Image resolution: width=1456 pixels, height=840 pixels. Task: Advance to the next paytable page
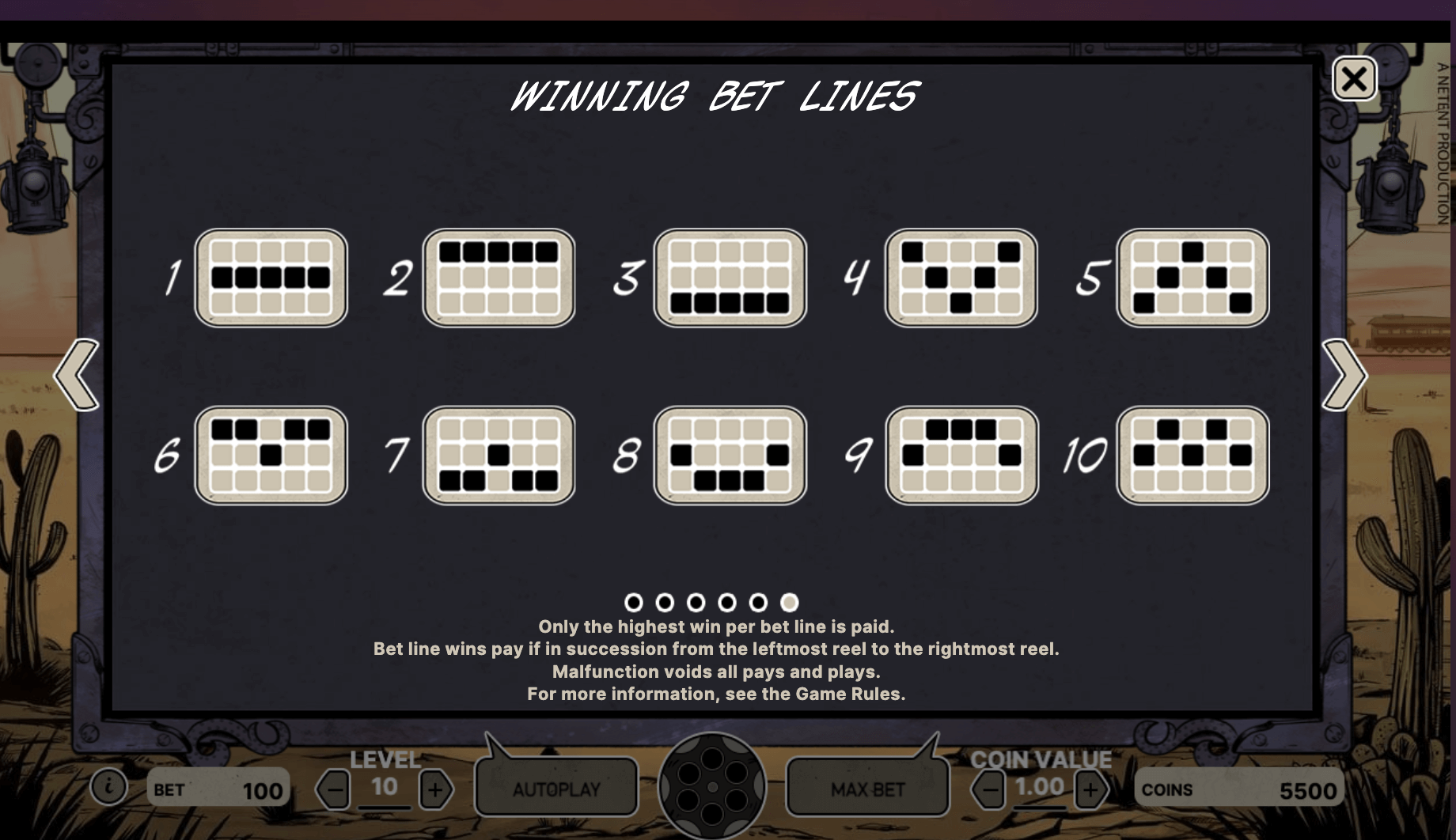[x=1343, y=375]
